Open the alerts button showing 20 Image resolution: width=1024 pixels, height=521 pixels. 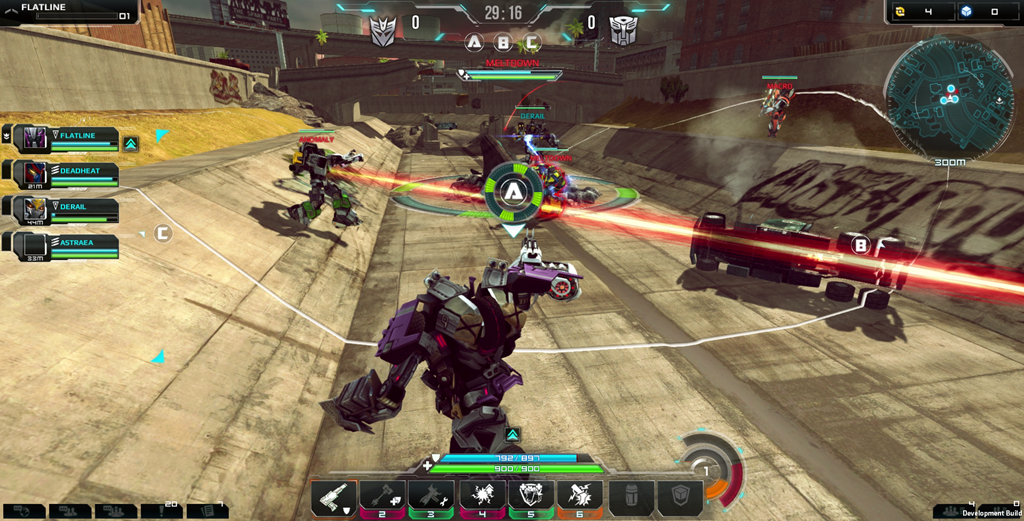pos(161,510)
